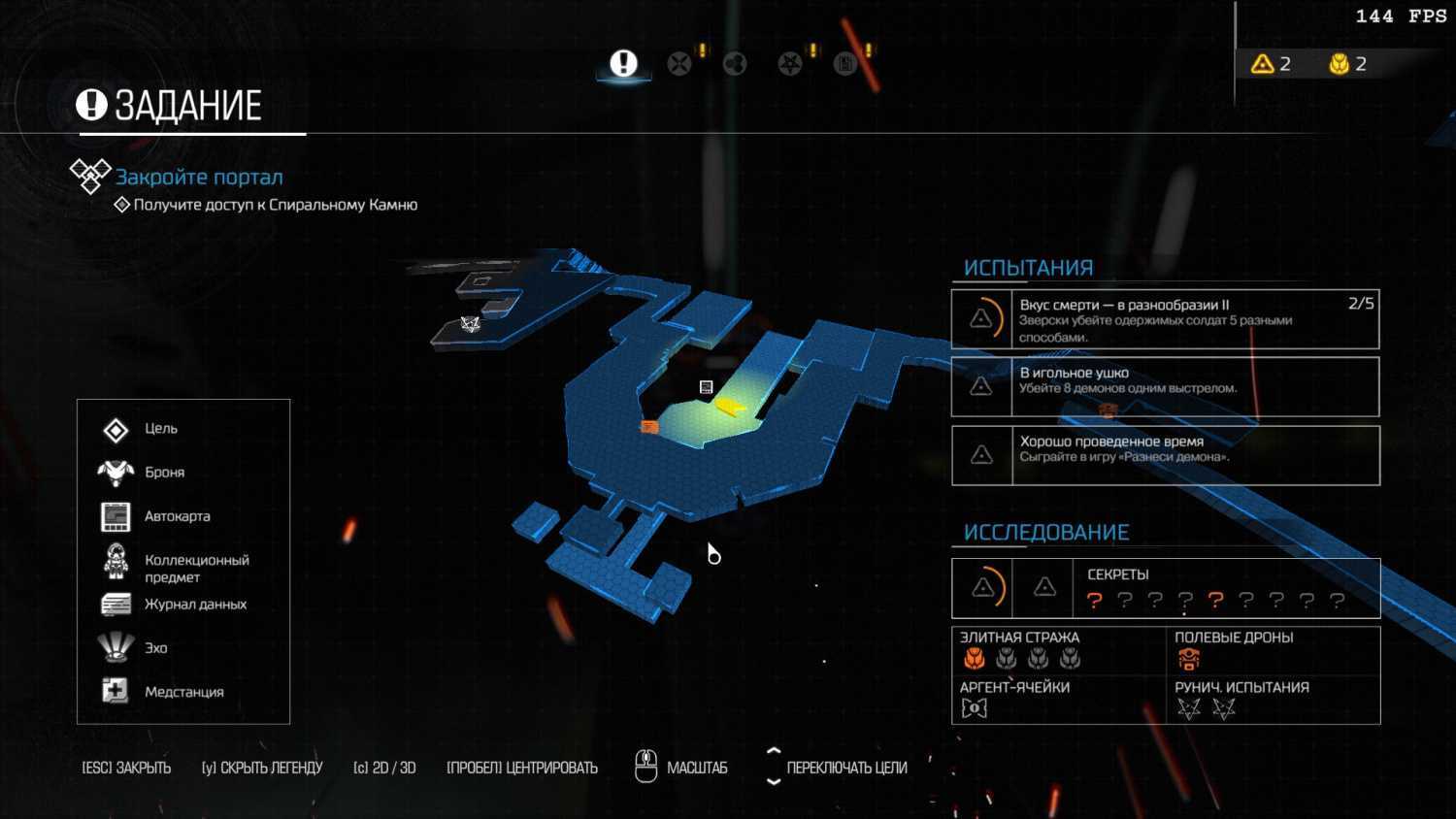Choose the 'Коллекционный предмет' legend entry

[x=196, y=568]
